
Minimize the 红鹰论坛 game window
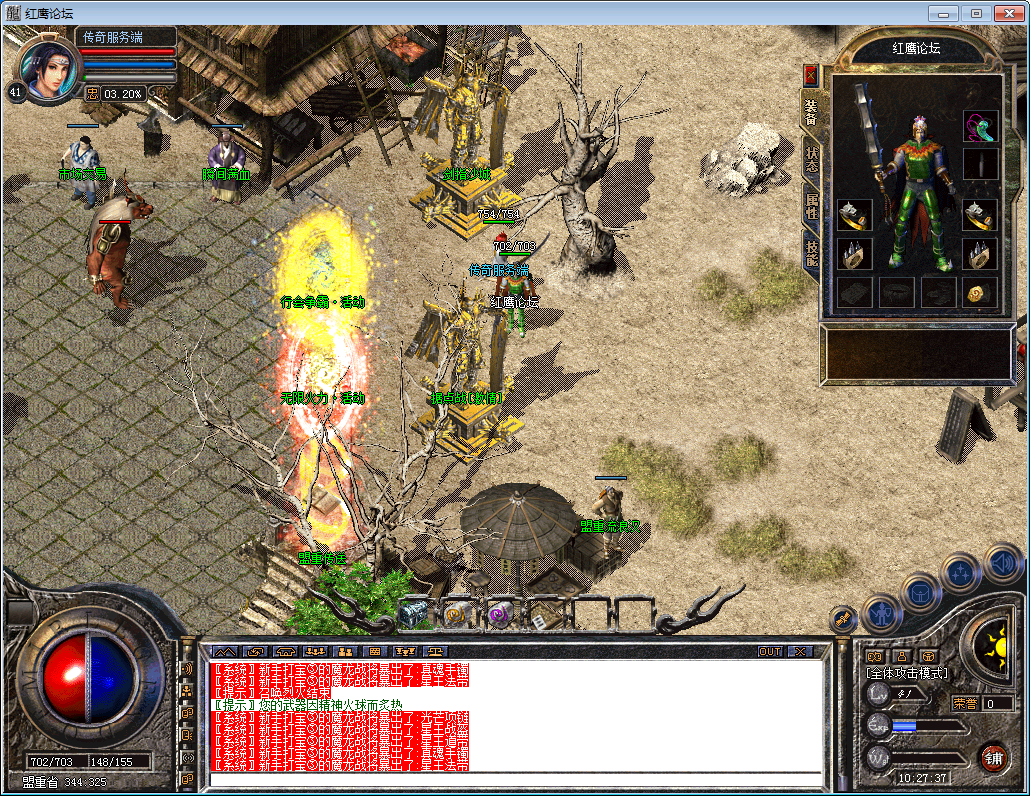pyautogui.click(x=942, y=13)
